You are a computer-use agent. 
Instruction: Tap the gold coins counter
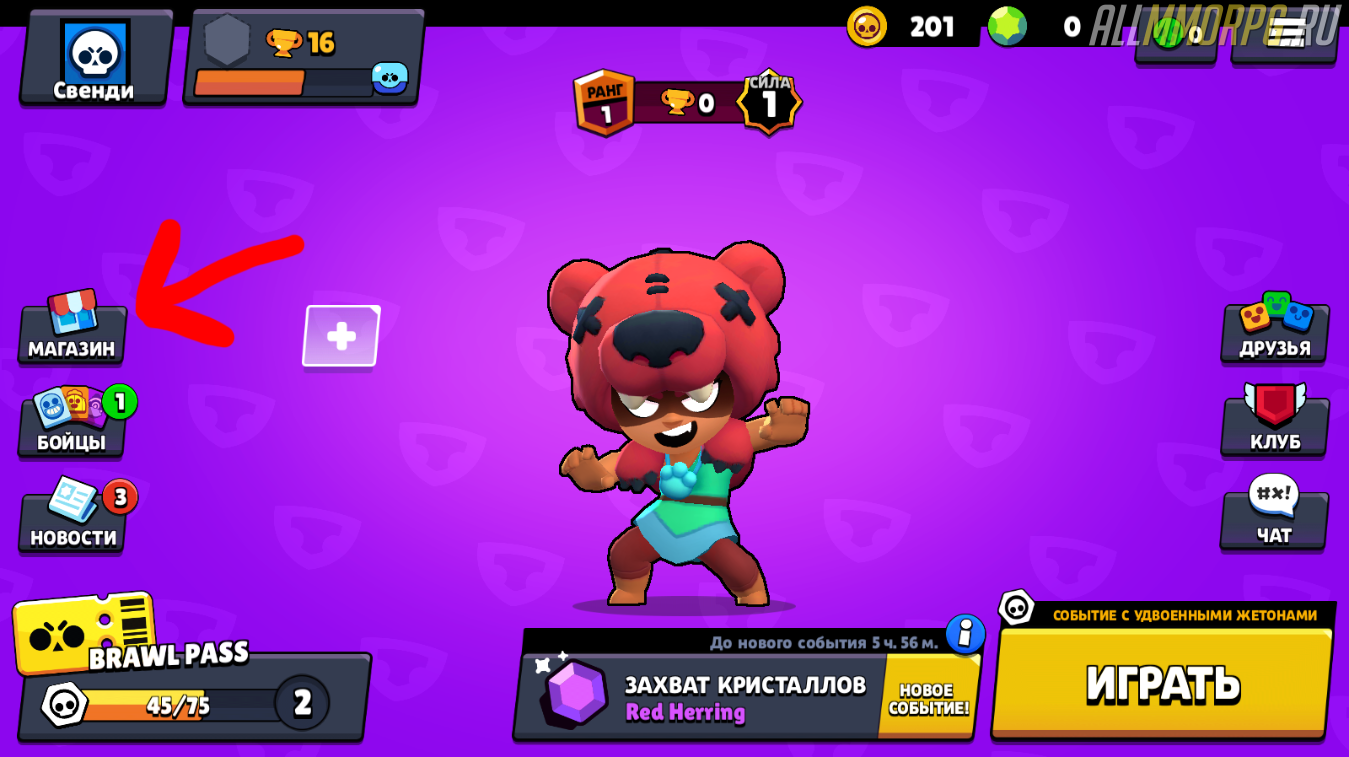(912, 27)
